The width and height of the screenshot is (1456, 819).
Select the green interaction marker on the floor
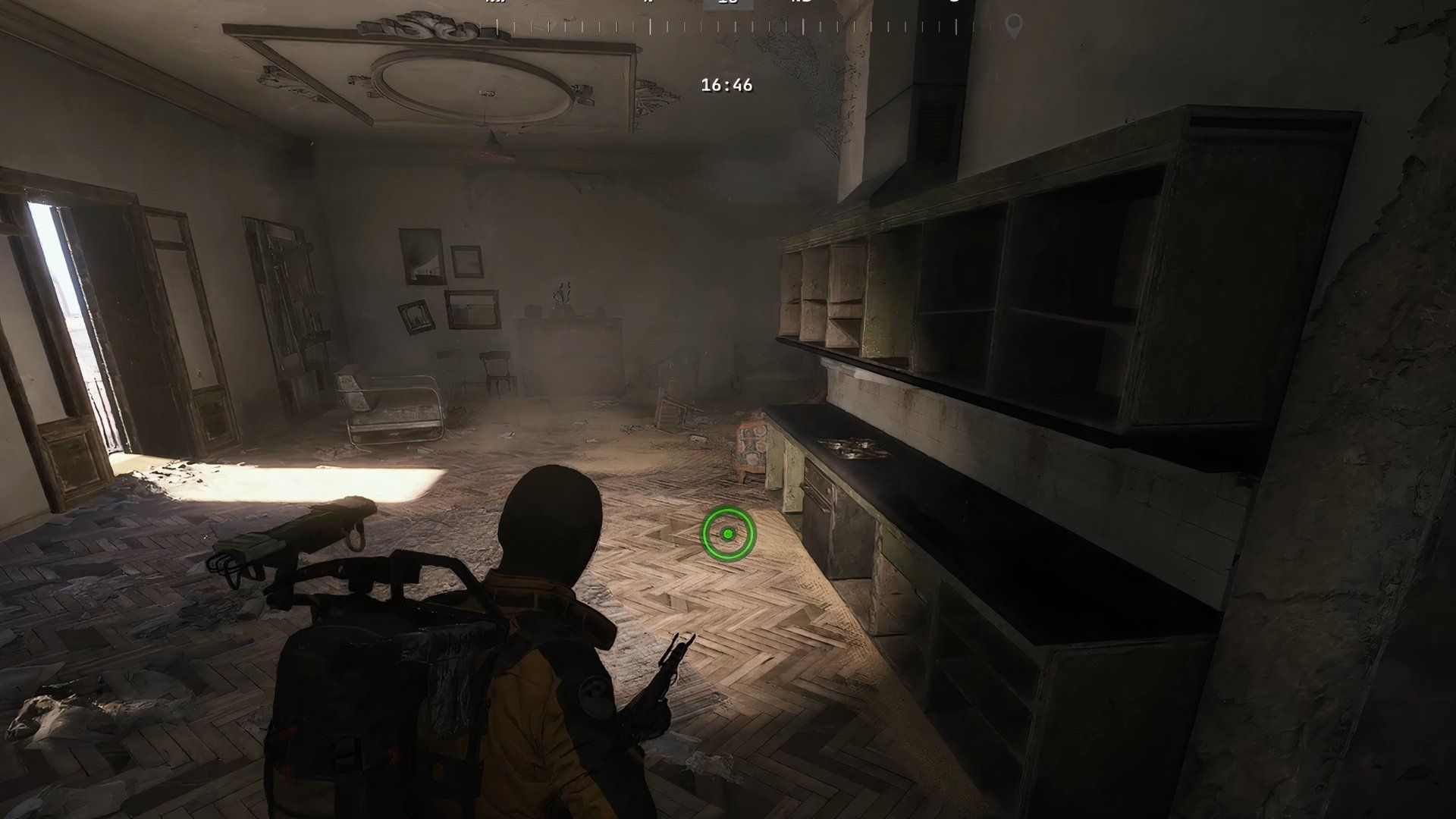coord(730,533)
